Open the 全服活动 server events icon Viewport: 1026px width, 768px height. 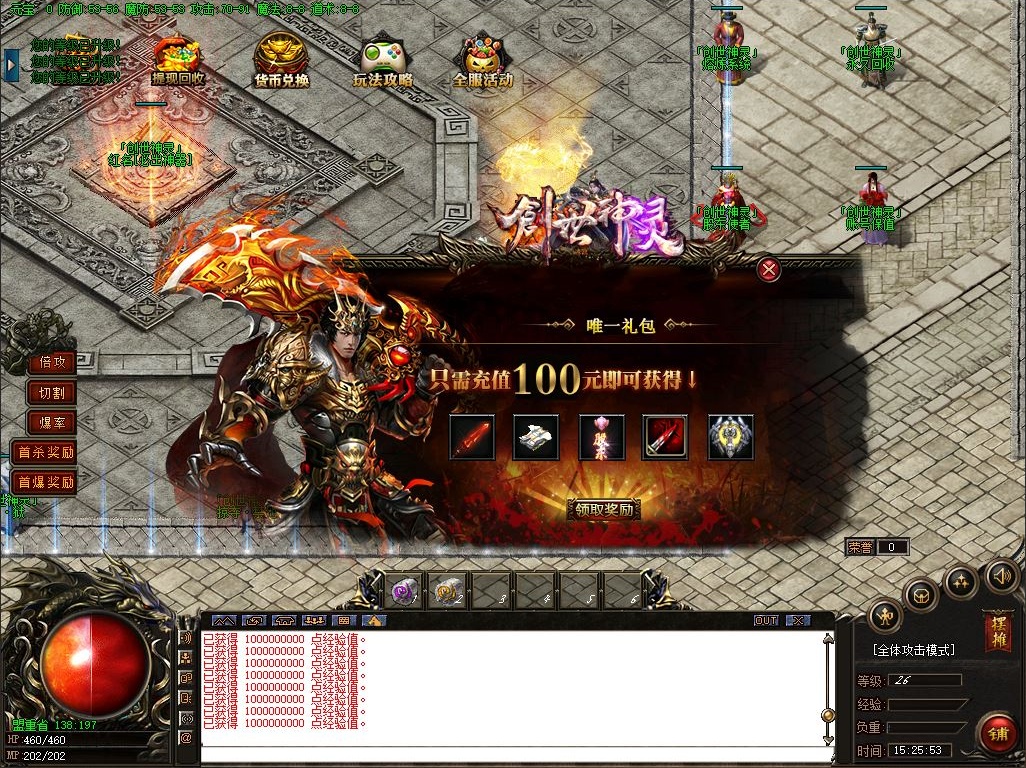coord(483,62)
